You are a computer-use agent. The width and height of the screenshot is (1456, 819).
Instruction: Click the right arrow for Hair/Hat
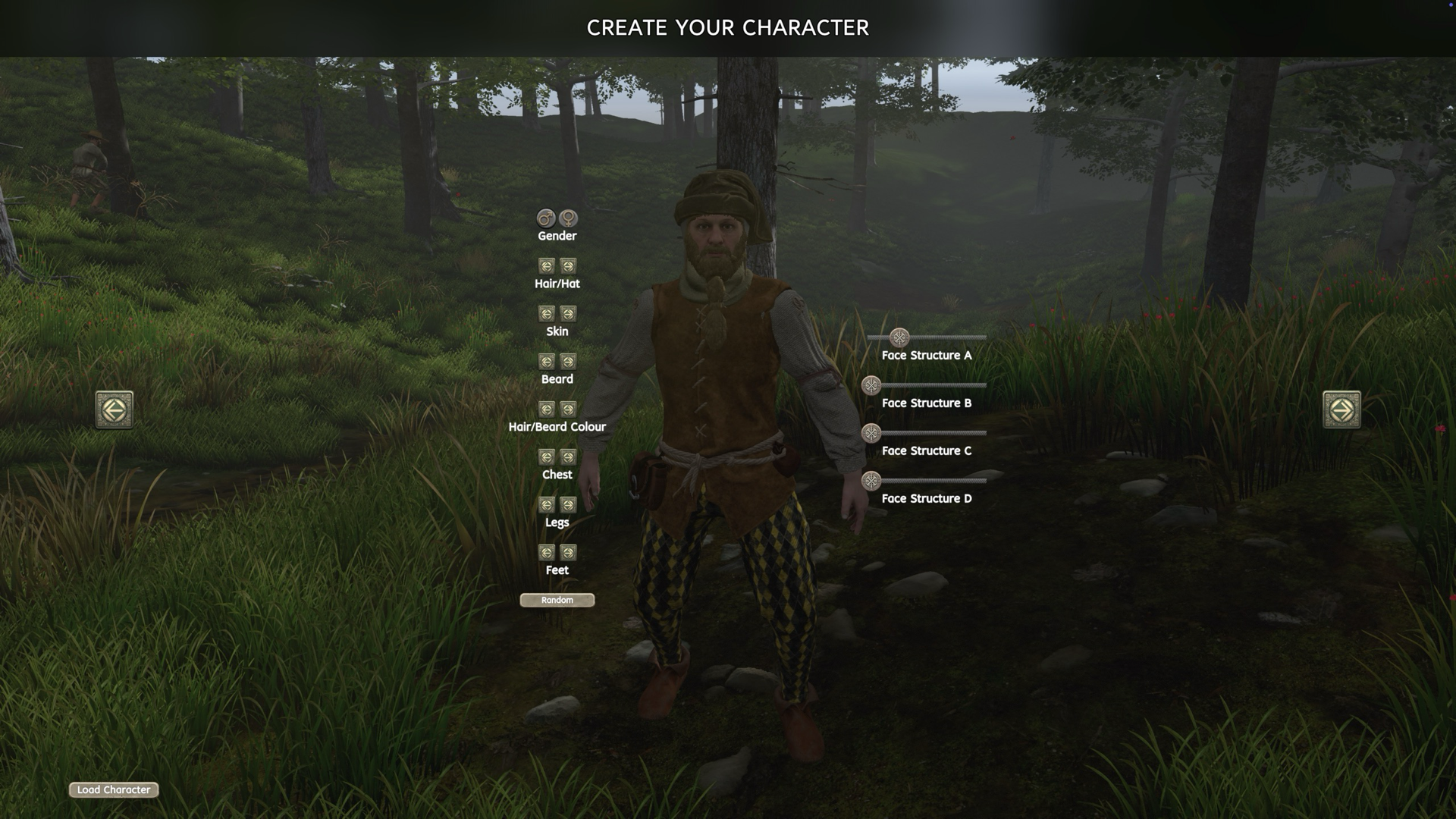tap(567, 266)
